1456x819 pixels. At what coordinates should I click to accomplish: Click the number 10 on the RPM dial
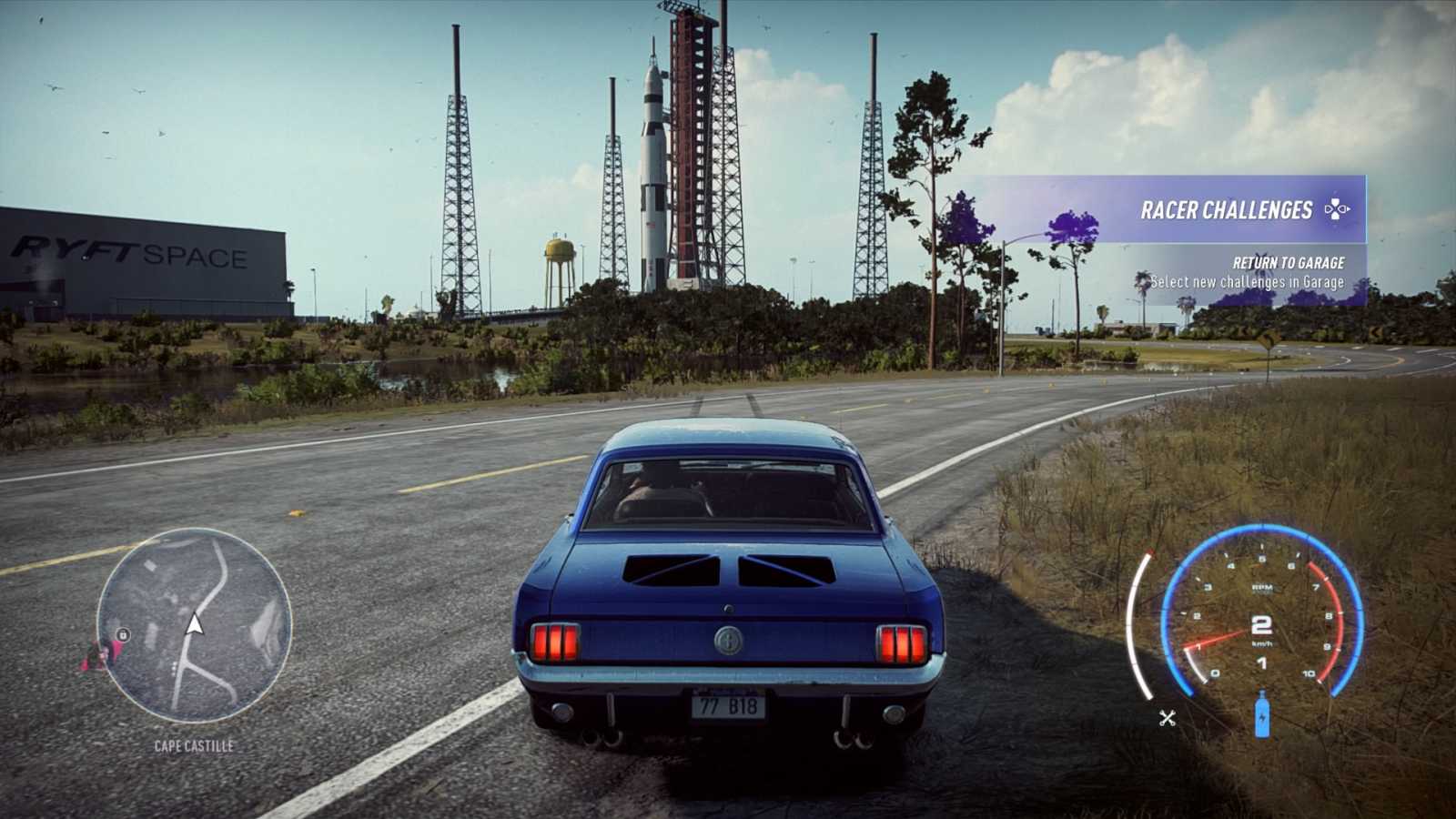click(1308, 673)
